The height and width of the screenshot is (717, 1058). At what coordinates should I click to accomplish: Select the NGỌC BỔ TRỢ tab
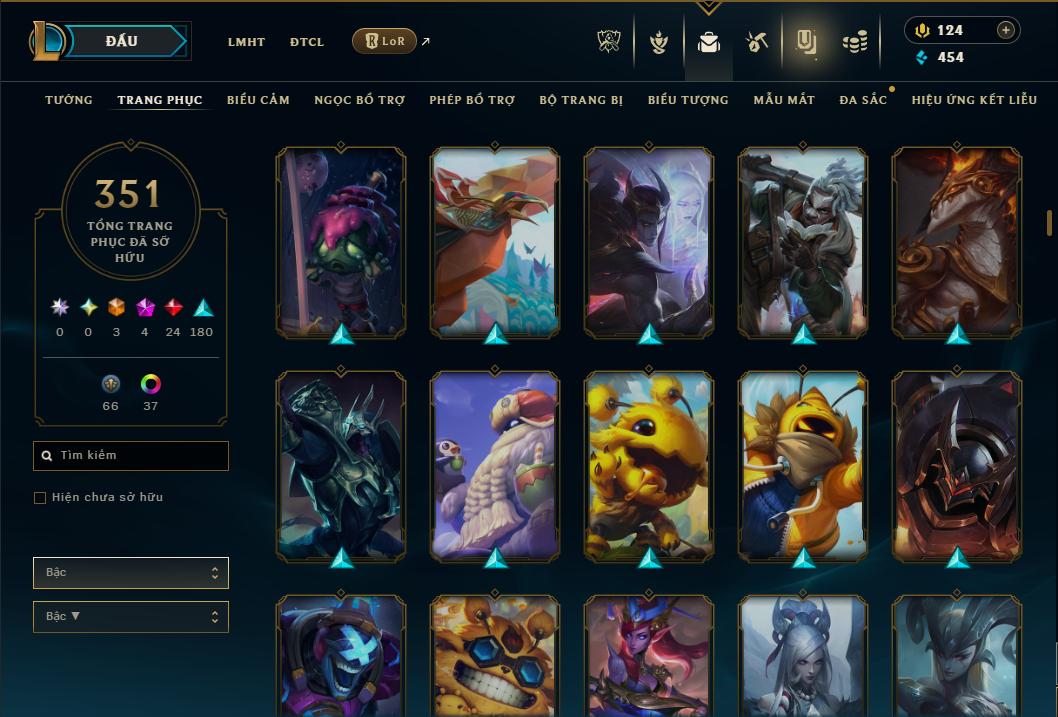point(360,100)
